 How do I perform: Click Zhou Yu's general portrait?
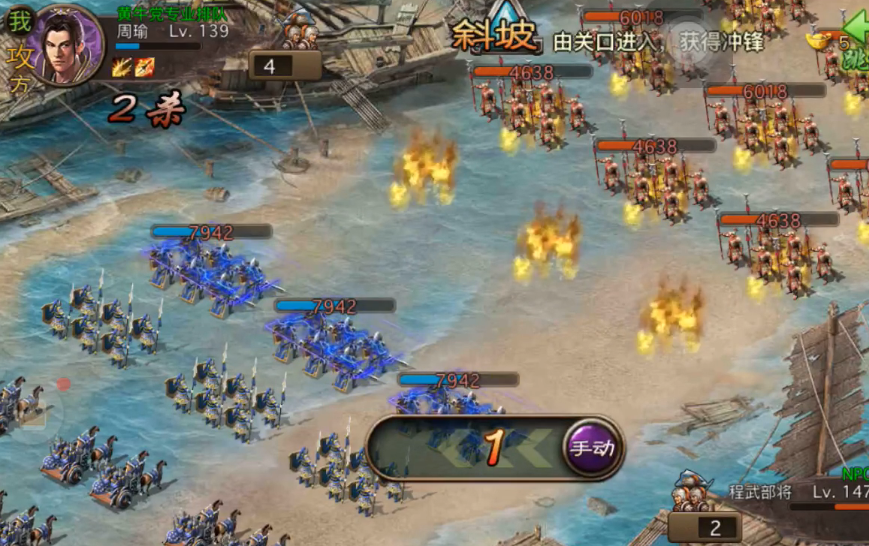click(70, 44)
